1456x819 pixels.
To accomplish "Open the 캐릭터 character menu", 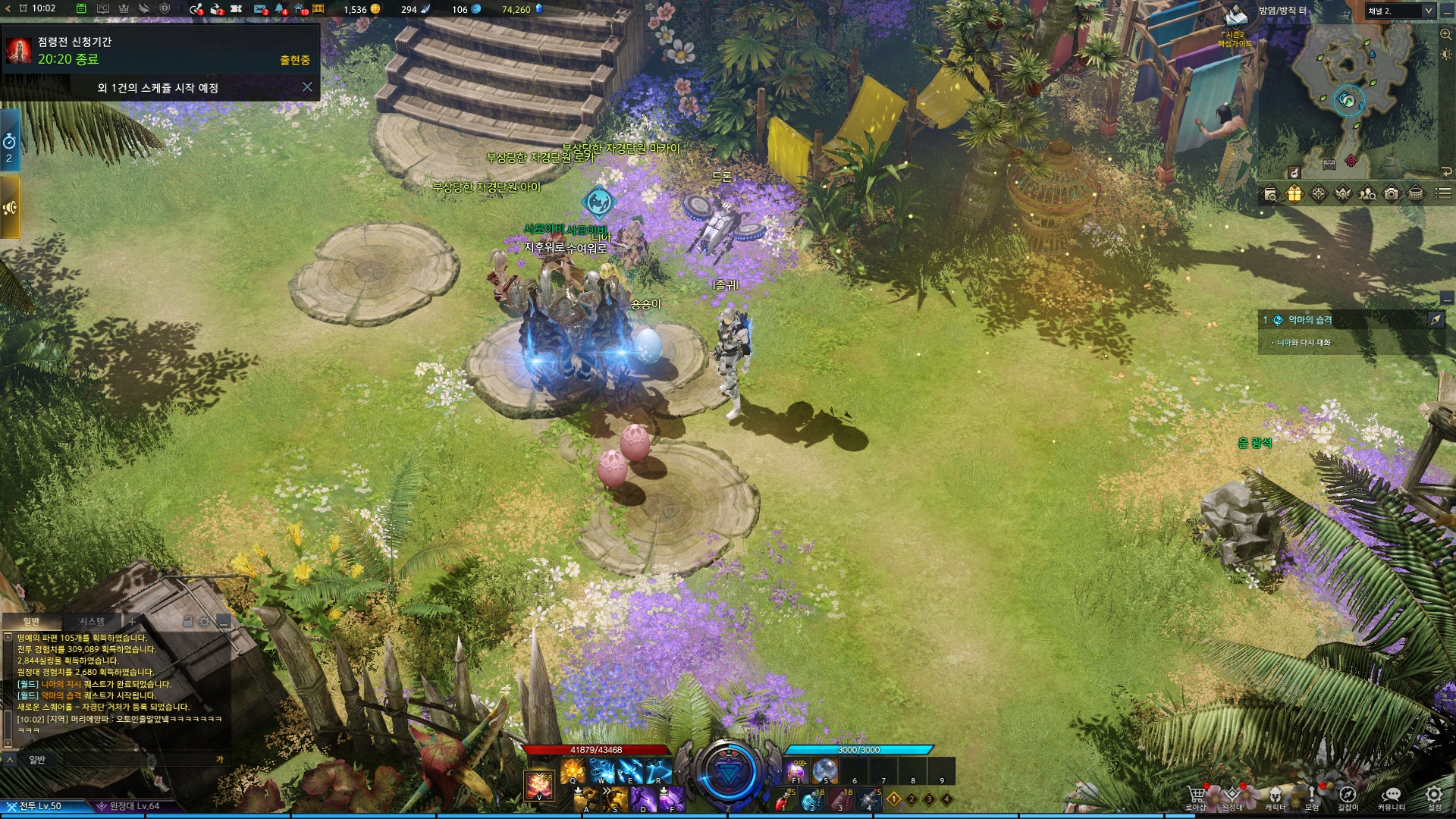I will tap(1275, 796).
